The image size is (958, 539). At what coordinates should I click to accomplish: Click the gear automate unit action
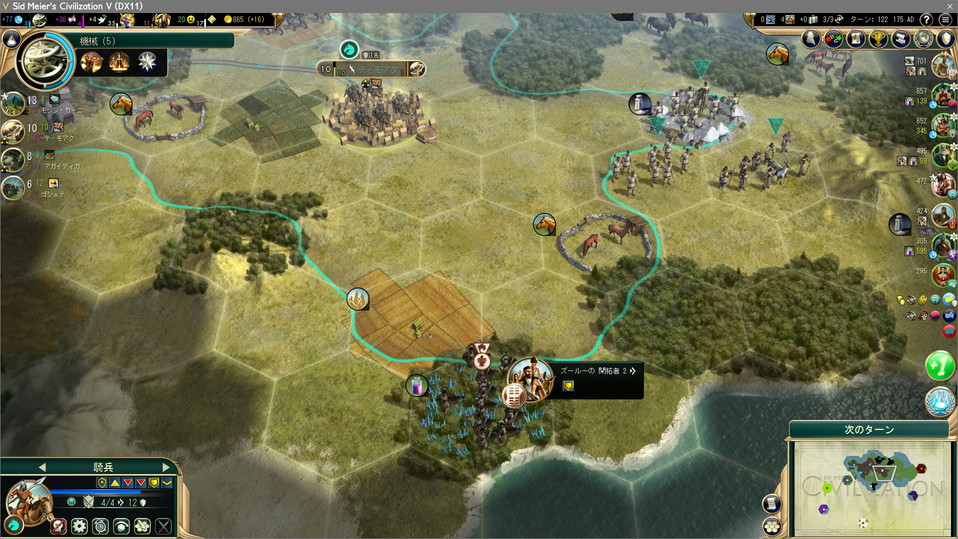(x=79, y=526)
